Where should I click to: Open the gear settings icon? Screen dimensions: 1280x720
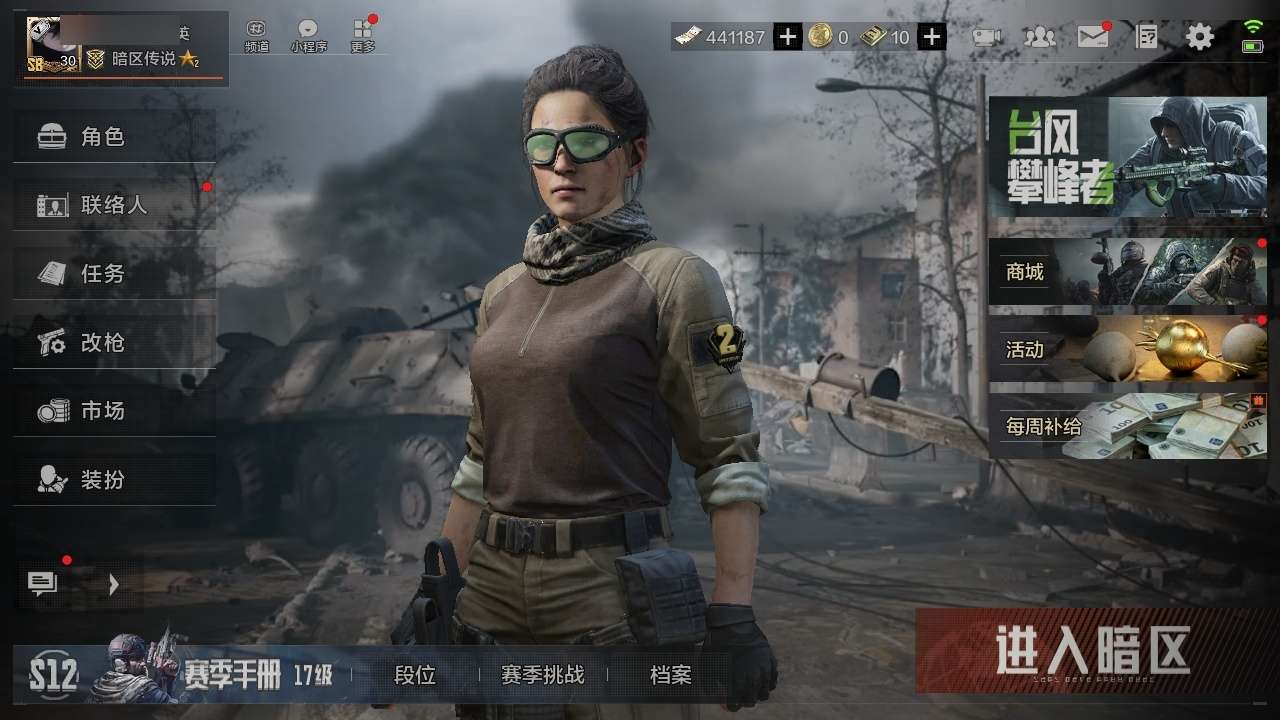[1199, 38]
